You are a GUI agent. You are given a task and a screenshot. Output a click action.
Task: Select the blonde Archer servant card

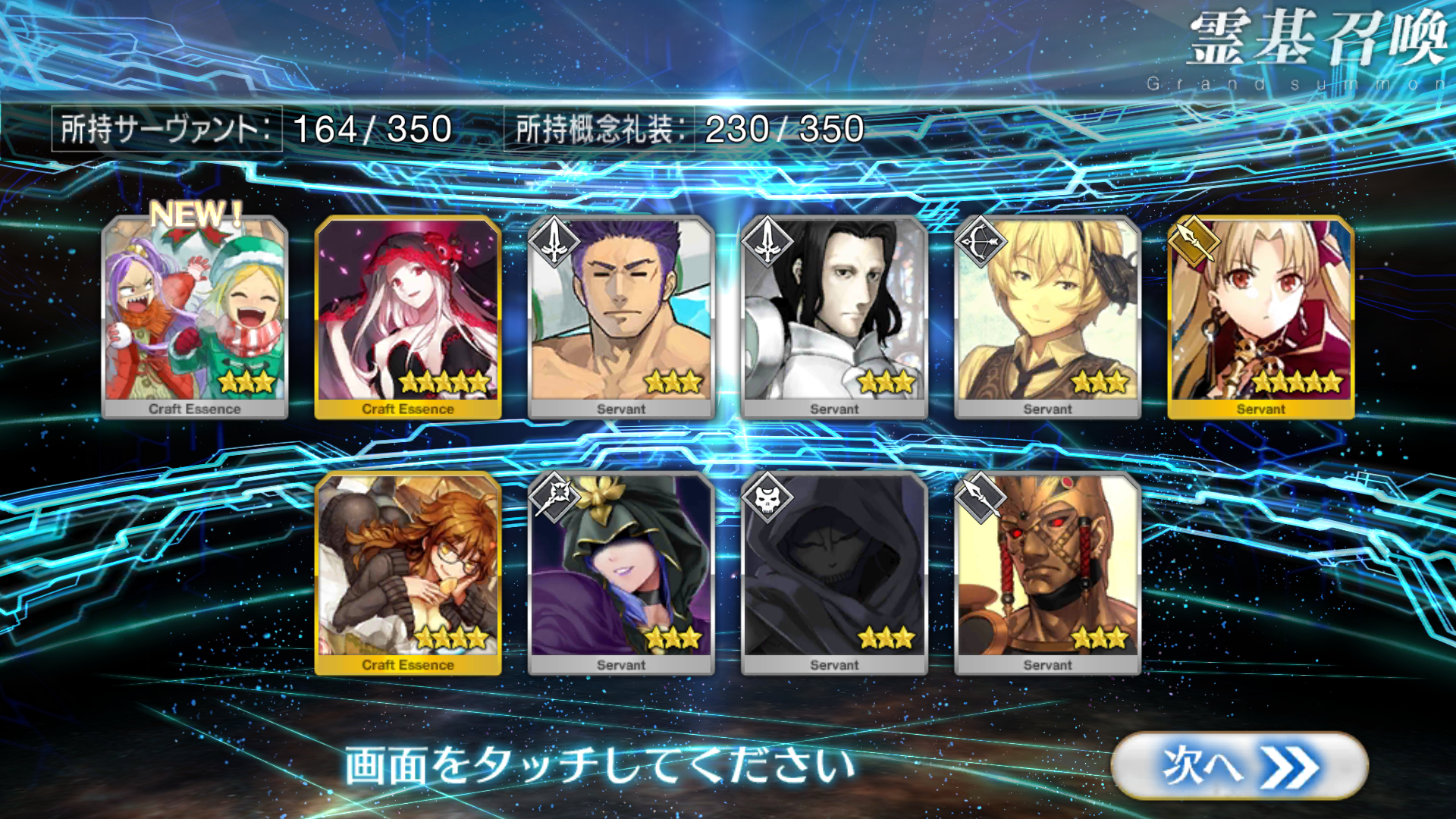(x=1047, y=317)
